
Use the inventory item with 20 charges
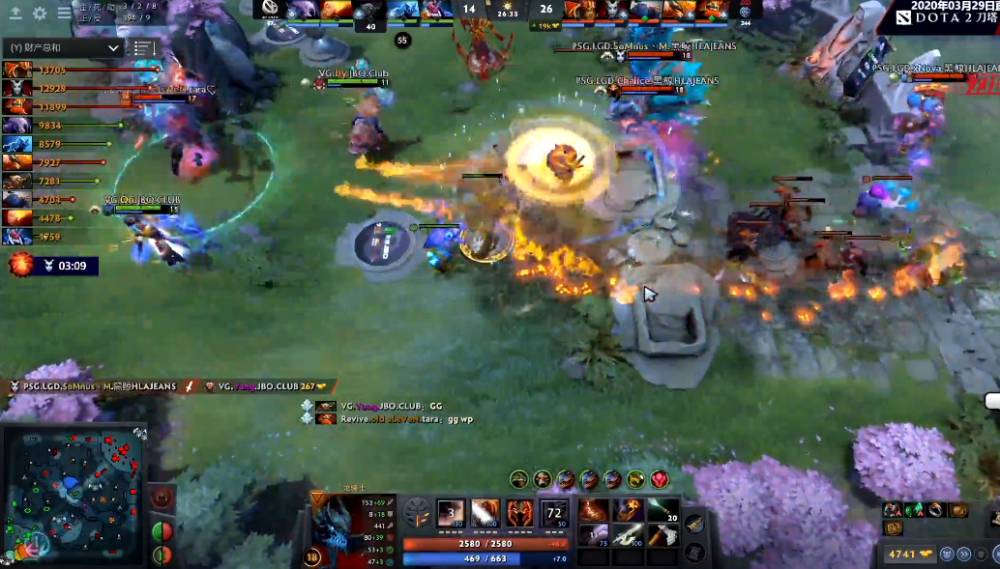point(661,511)
